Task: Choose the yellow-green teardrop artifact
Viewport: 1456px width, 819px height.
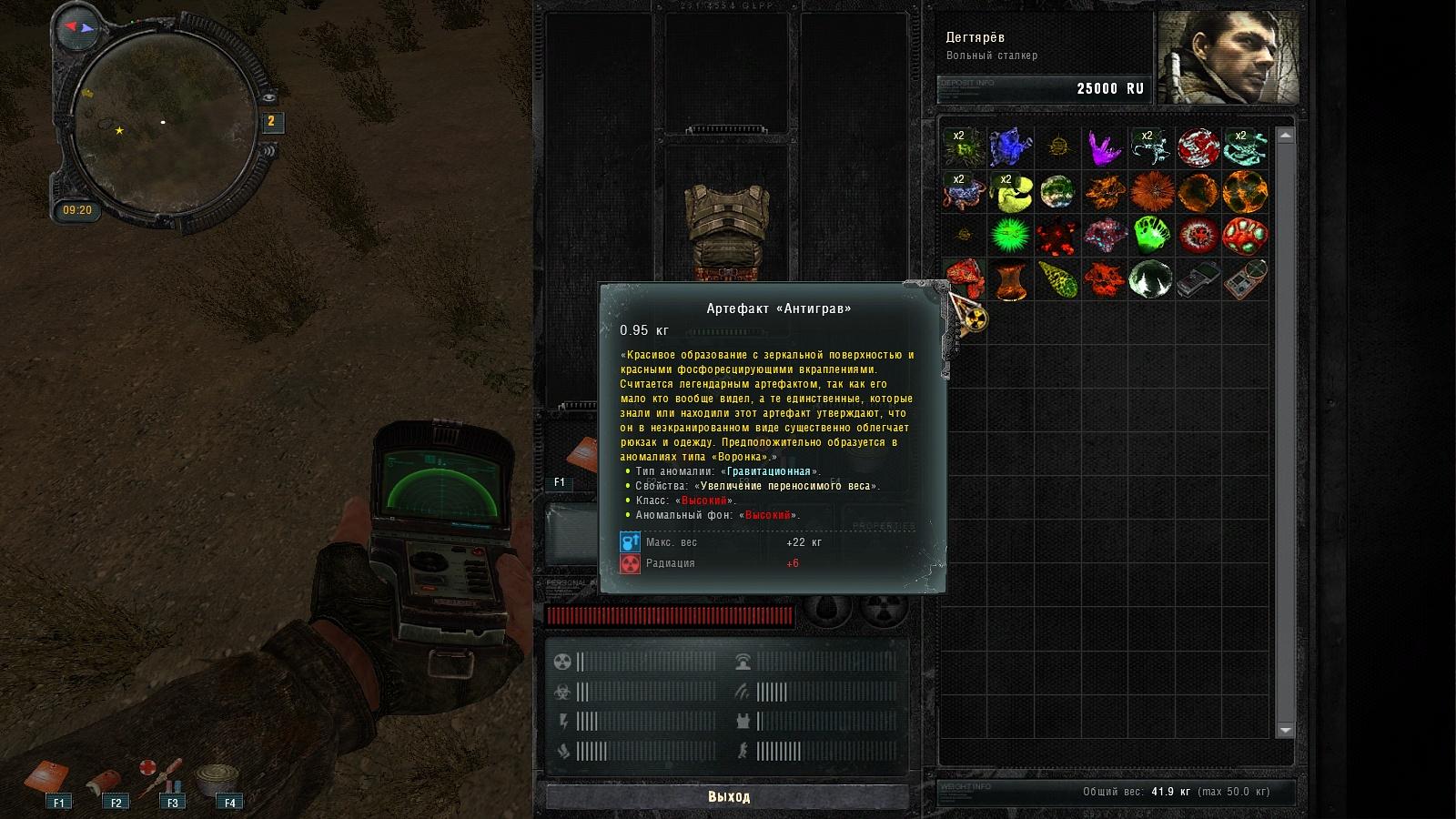Action: [x=1057, y=279]
